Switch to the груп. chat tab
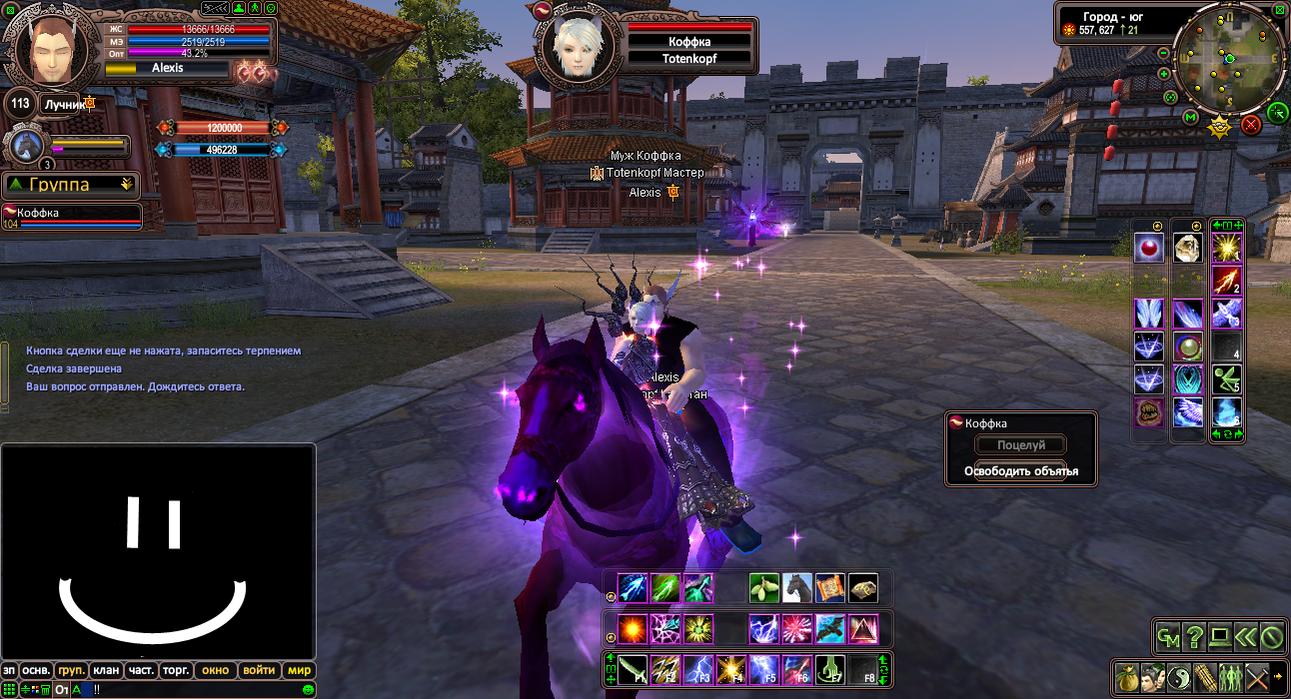Image resolution: width=1291 pixels, height=699 pixels. tap(71, 670)
